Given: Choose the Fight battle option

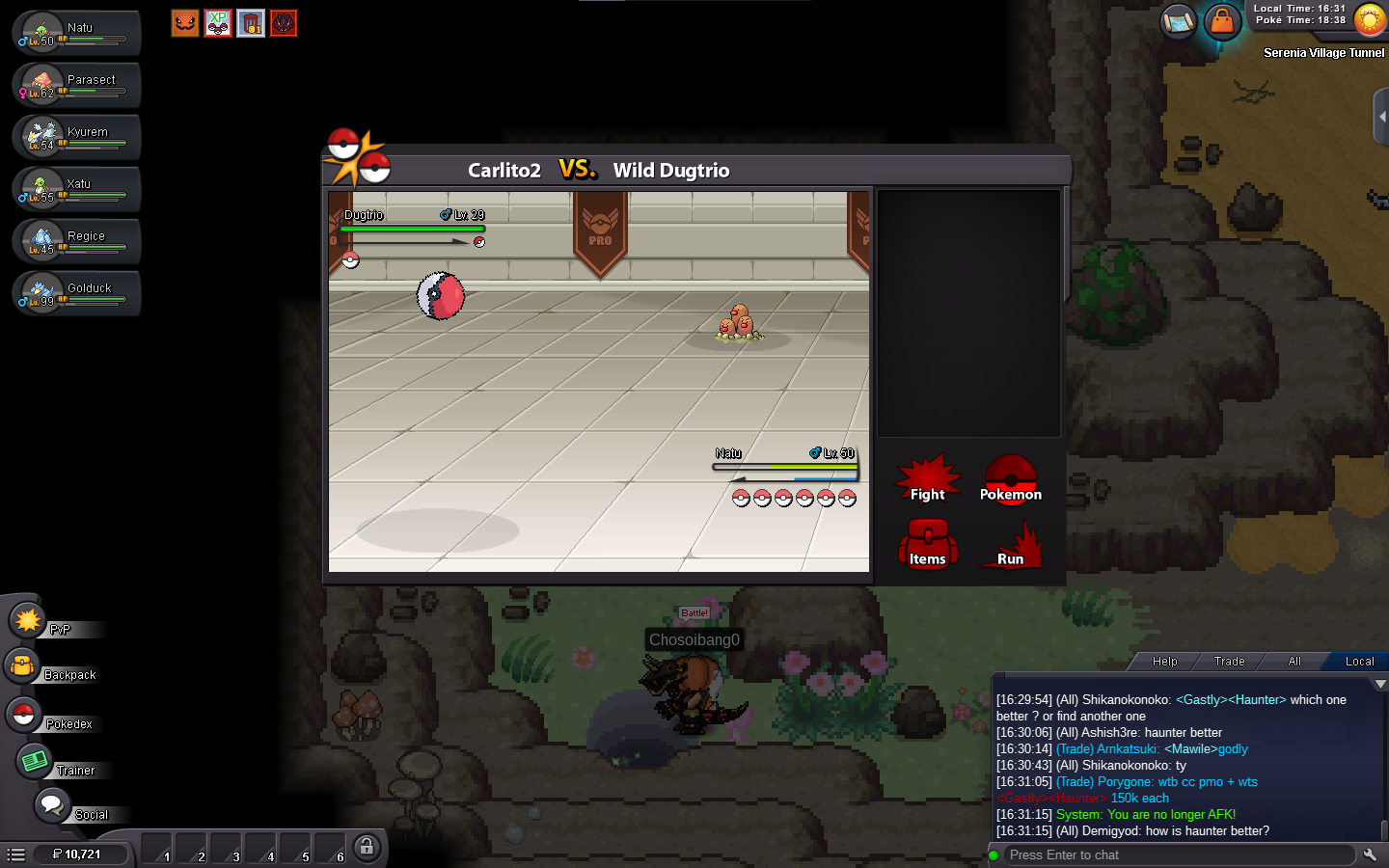Looking at the screenshot, I should 927,480.
